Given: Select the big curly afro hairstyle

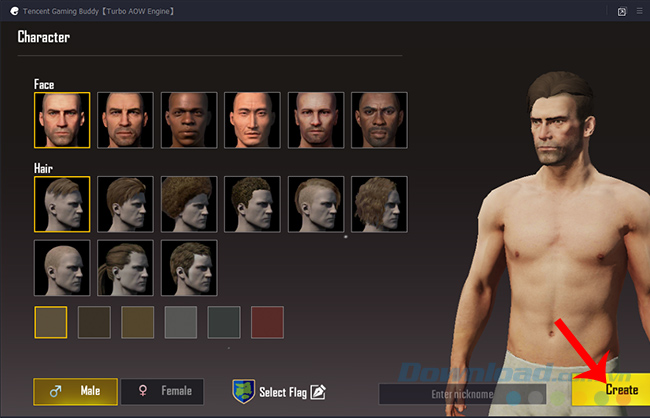Looking at the screenshot, I should (x=190, y=204).
